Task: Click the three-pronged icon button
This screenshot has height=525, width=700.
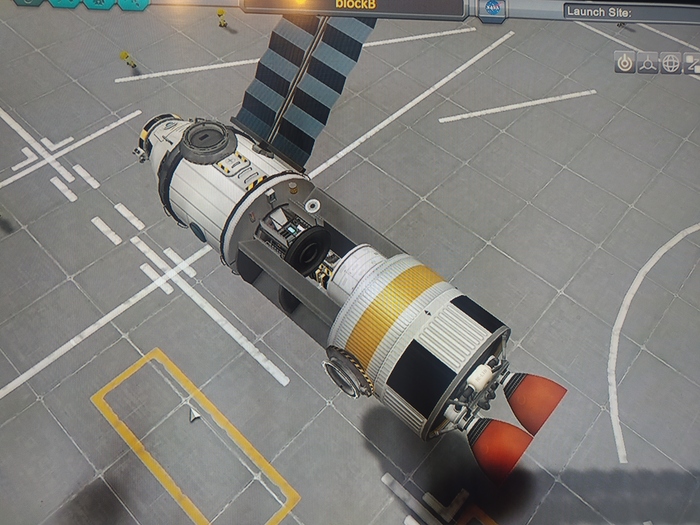Action: pos(648,62)
